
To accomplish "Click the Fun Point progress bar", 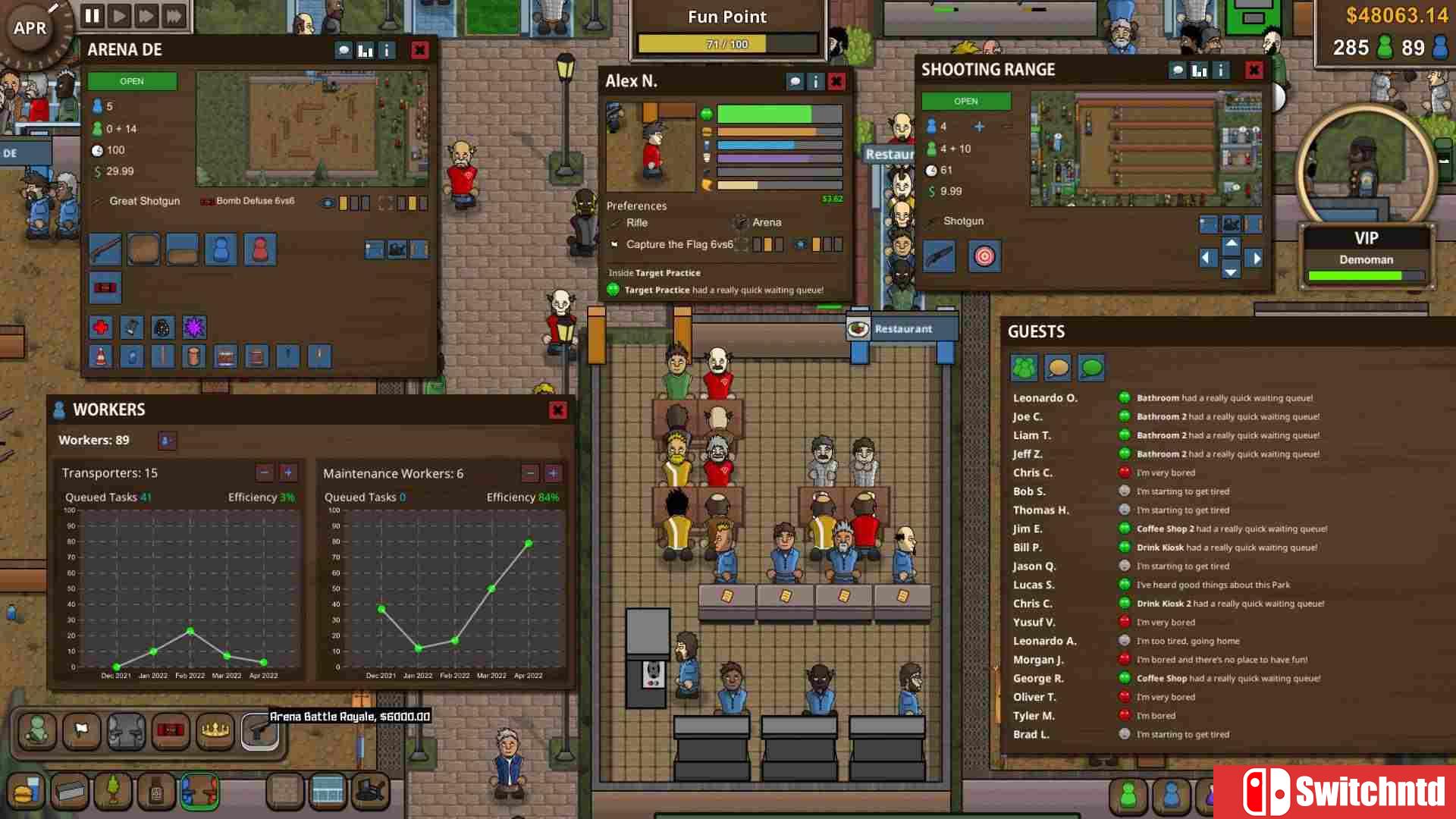I will pos(726,44).
